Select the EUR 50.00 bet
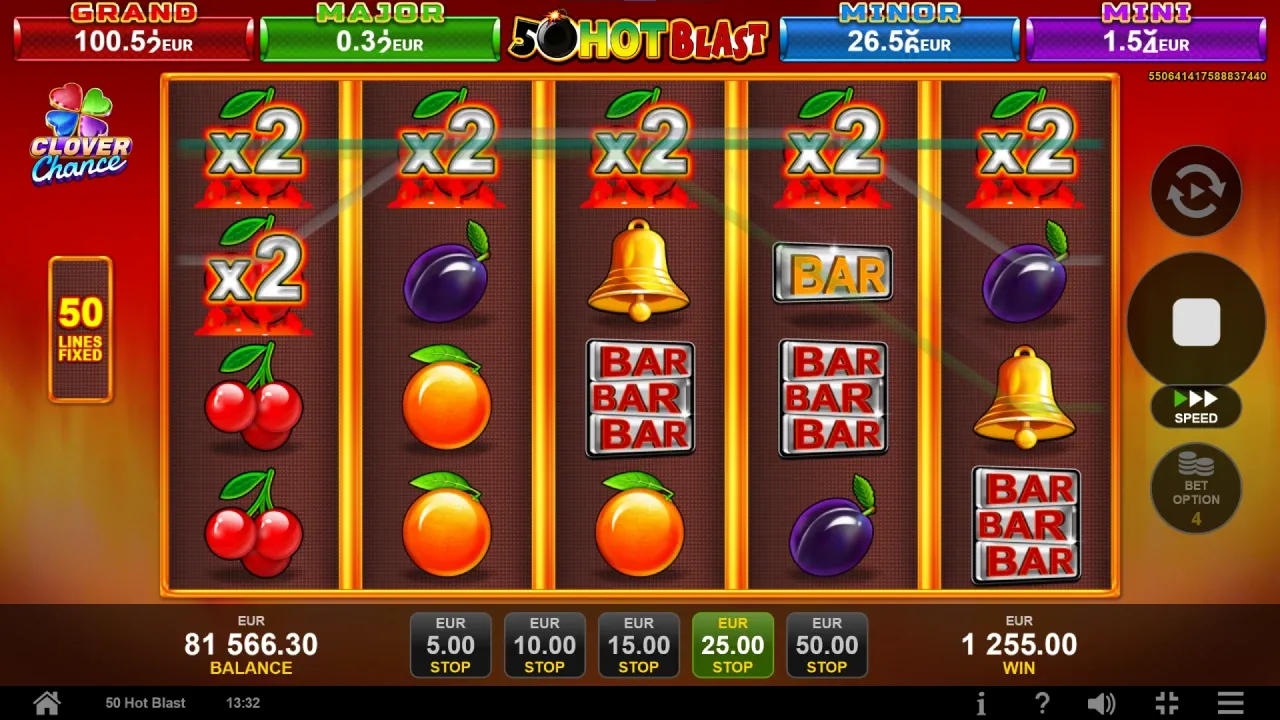This screenshot has width=1280, height=720. (x=826, y=645)
